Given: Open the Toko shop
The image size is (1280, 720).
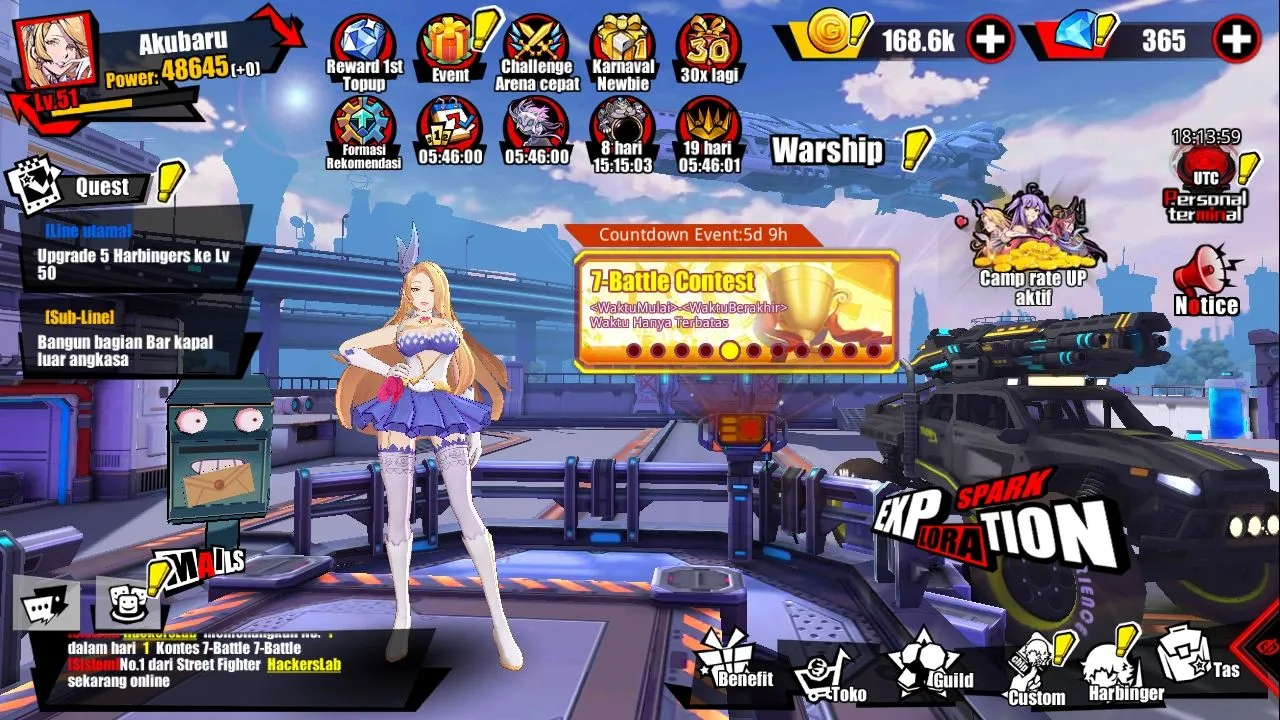Looking at the screenshot, I should [x=830, y=675].
